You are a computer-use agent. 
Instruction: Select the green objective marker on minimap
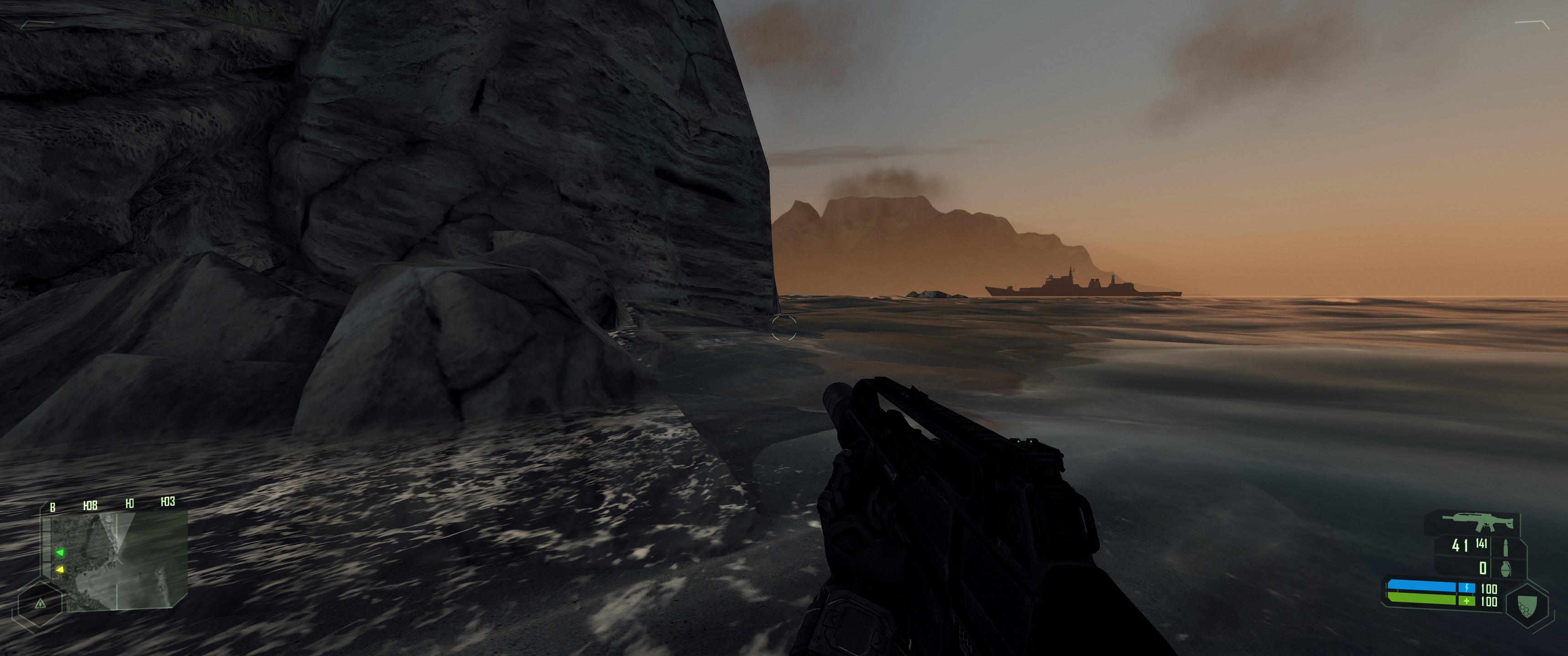[60, 553]
